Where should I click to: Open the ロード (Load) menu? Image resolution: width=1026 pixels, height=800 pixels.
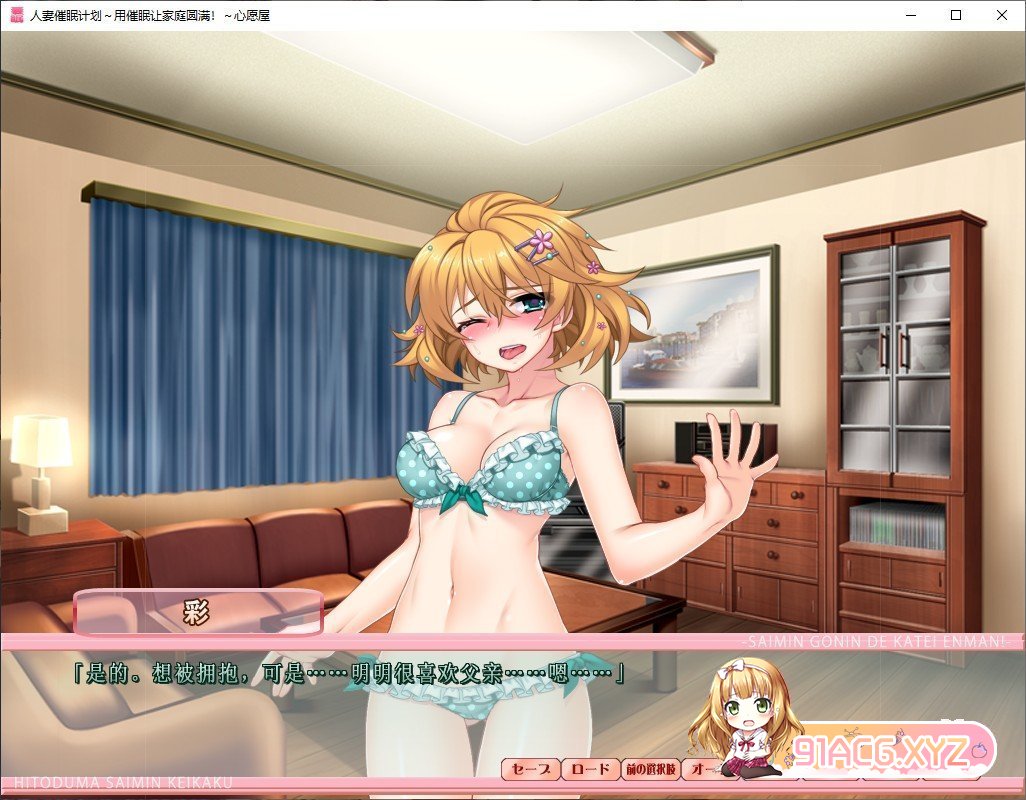click(x=591, y=769)
